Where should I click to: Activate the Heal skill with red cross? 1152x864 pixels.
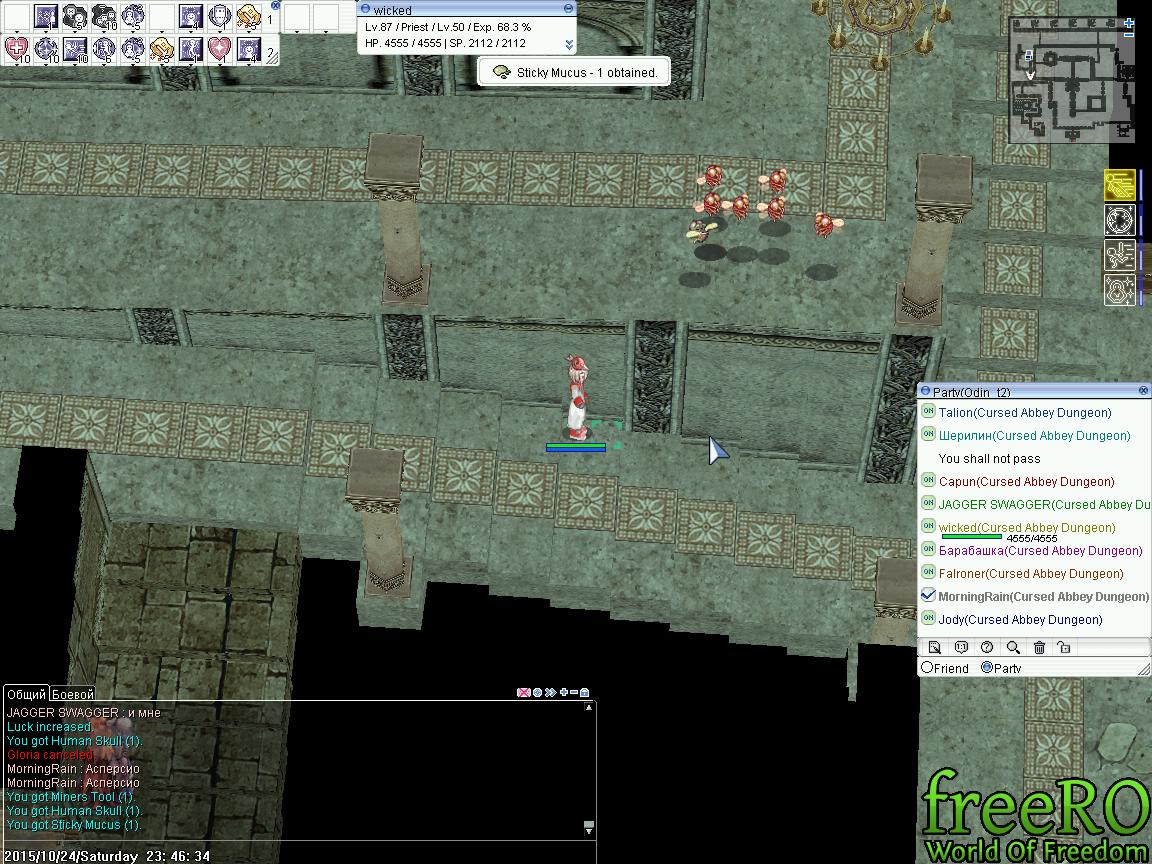(17, 49)
